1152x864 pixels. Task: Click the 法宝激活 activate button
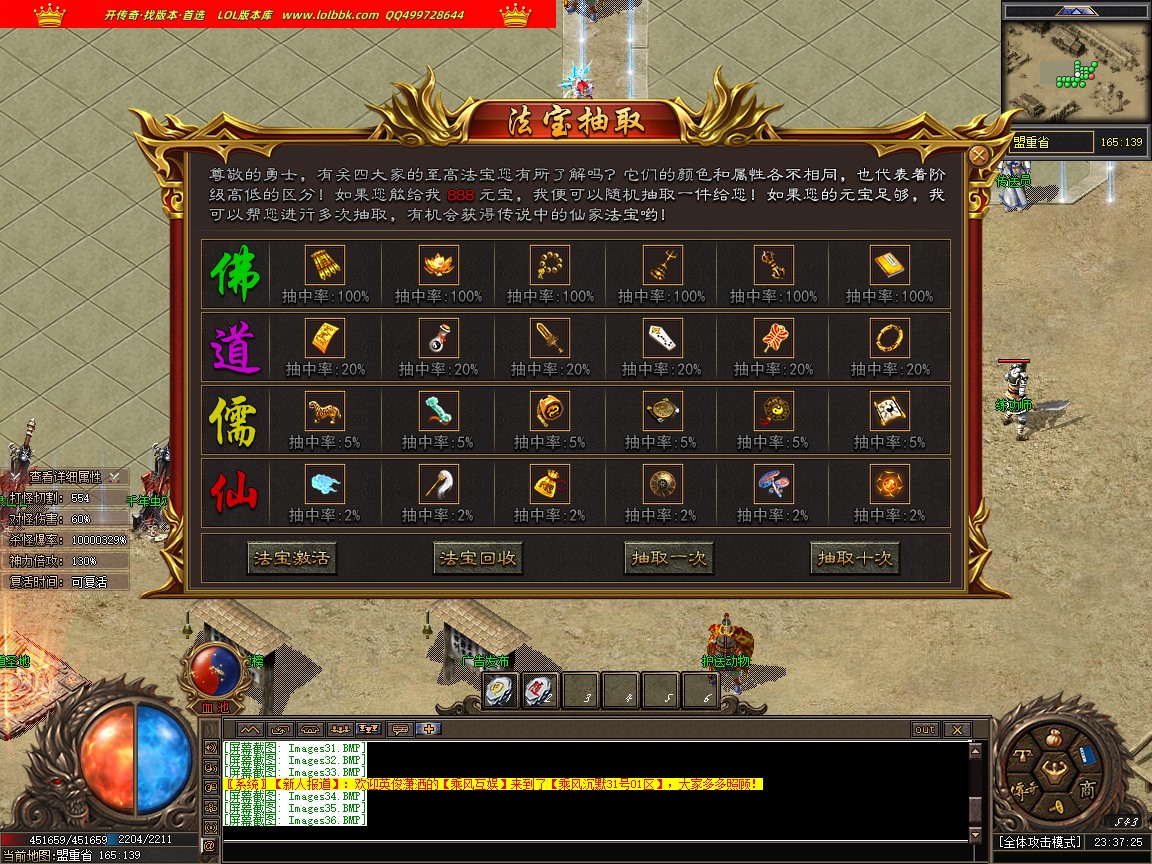point(292,558)
